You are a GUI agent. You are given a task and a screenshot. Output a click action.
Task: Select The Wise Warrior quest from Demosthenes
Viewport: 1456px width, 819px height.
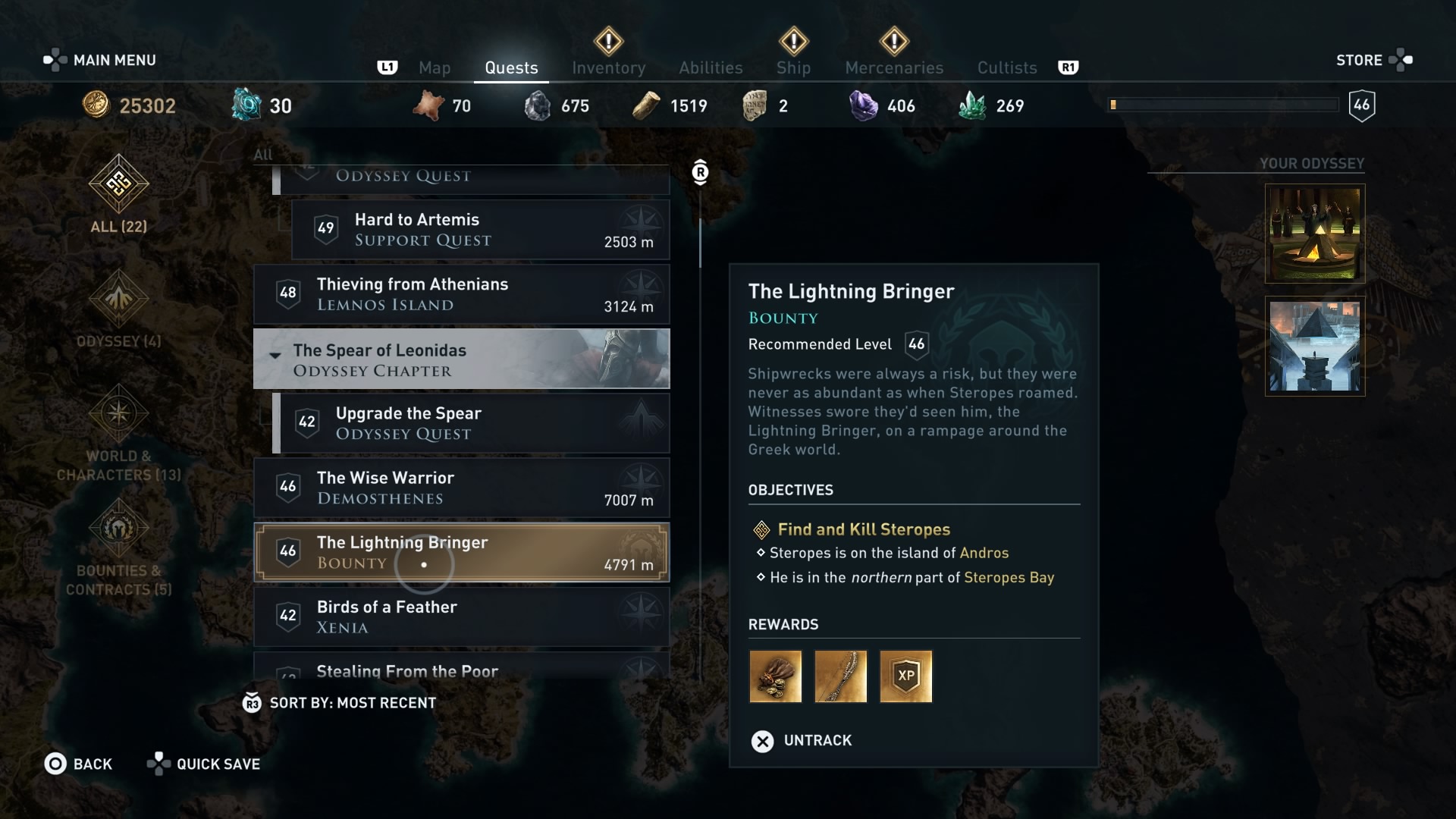click(461, 488)
